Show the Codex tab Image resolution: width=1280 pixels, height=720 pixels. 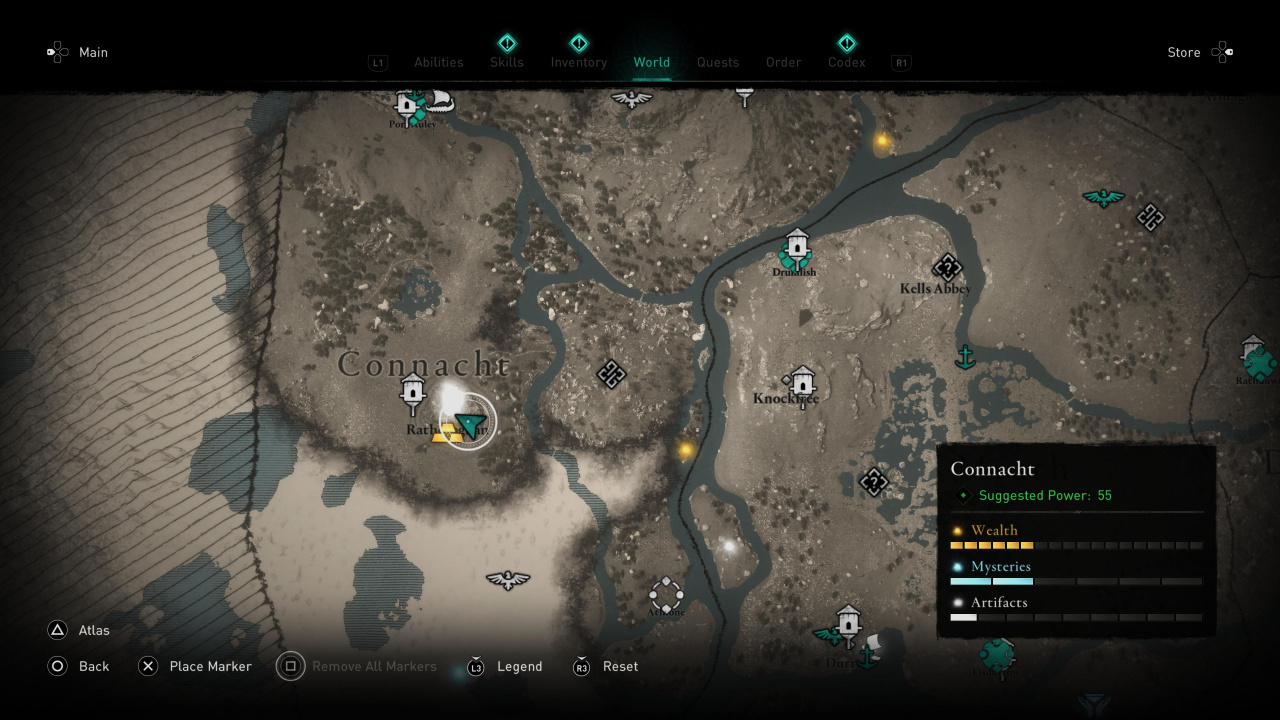tap(847, 62)
